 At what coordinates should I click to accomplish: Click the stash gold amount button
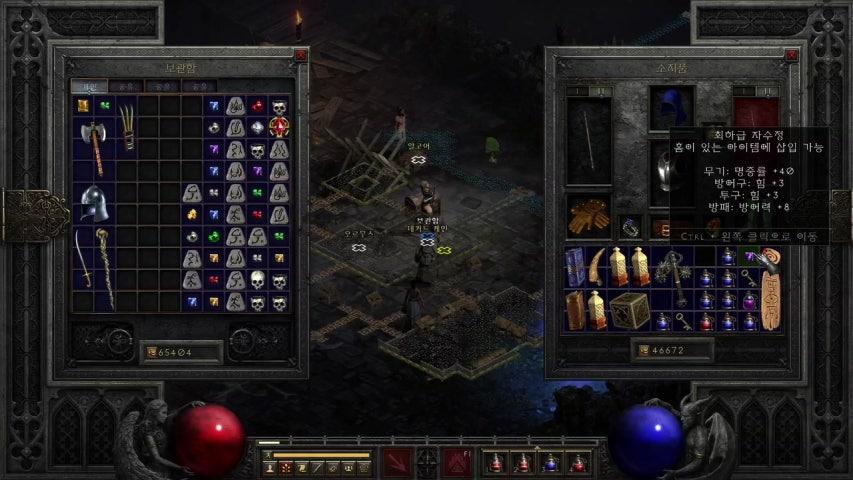(153, 351)
